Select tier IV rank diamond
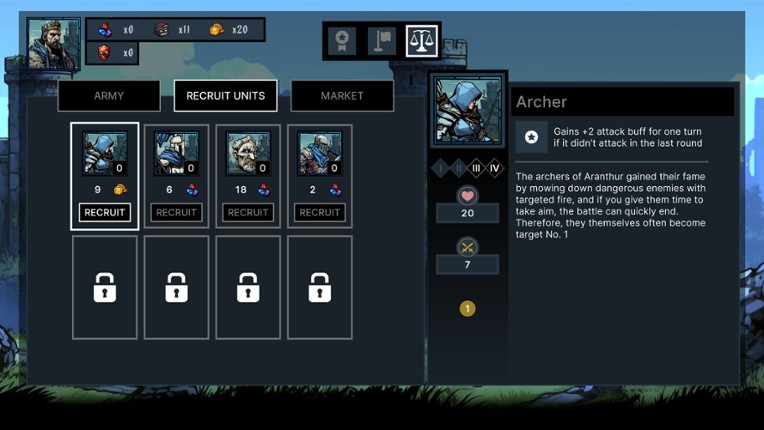The width and height of the screenshot is (764, 430). [x=494, y=168]
